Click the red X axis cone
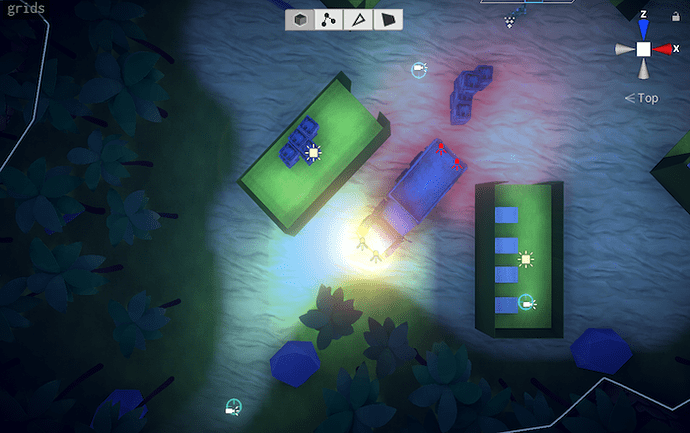Screen dimensions: 690x433 [664, 48]
